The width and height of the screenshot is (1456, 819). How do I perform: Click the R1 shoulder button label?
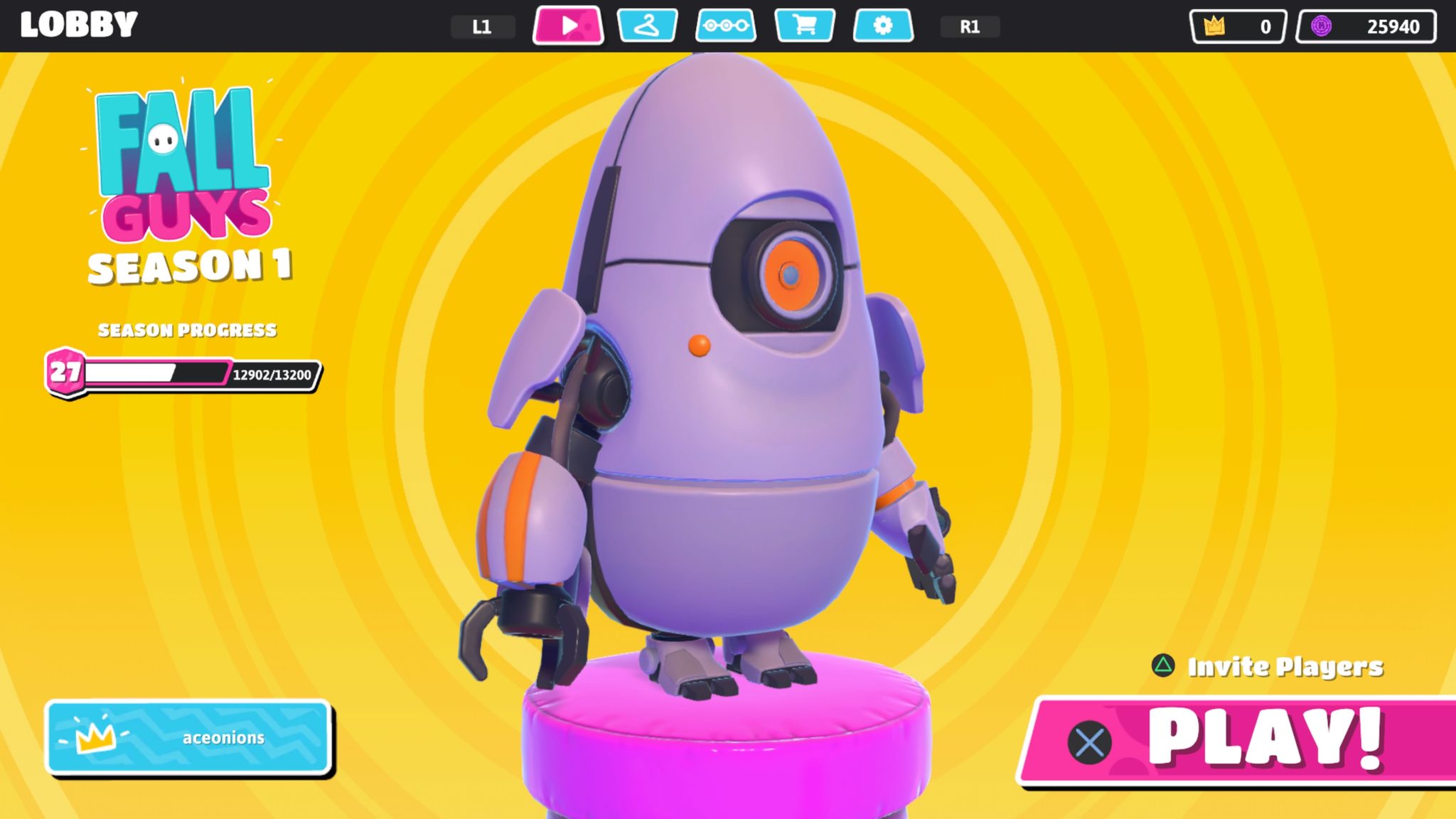tap(971, 26)
